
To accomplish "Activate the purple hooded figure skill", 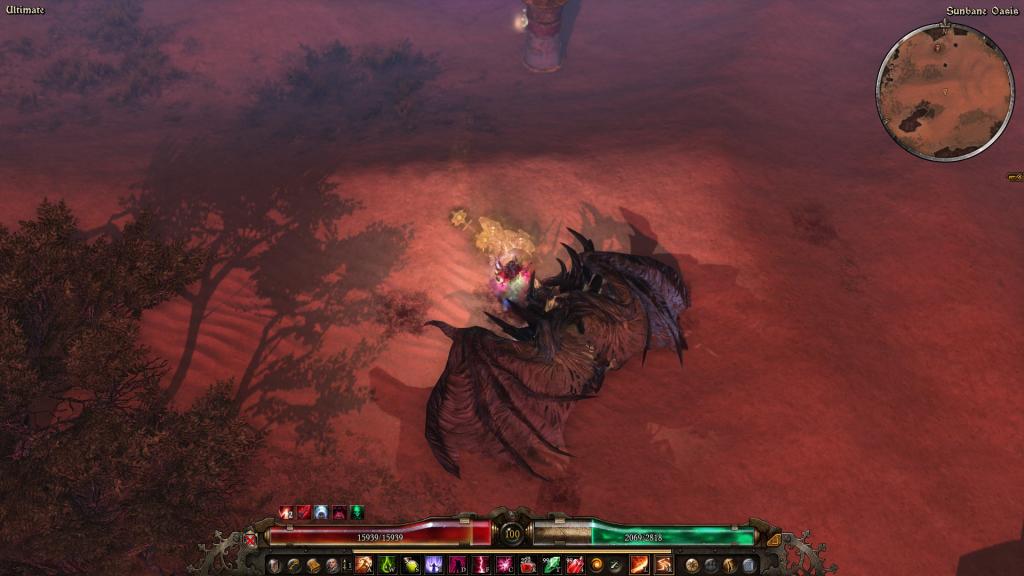I will point(435,566).
